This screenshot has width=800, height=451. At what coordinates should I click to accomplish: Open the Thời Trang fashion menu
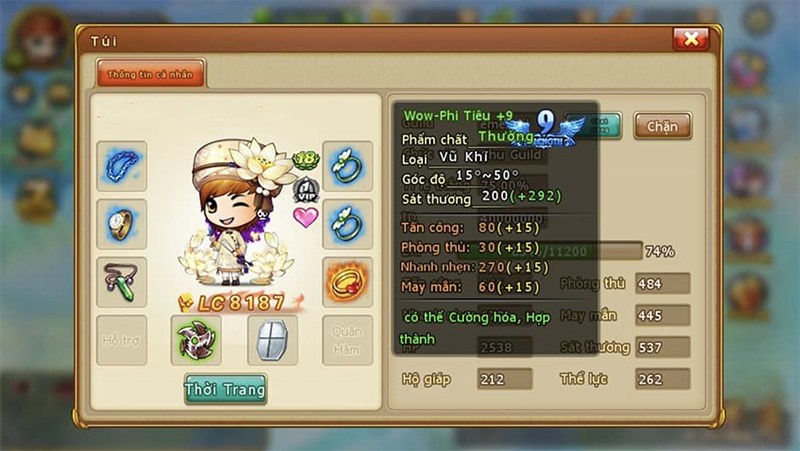[225, 388]
